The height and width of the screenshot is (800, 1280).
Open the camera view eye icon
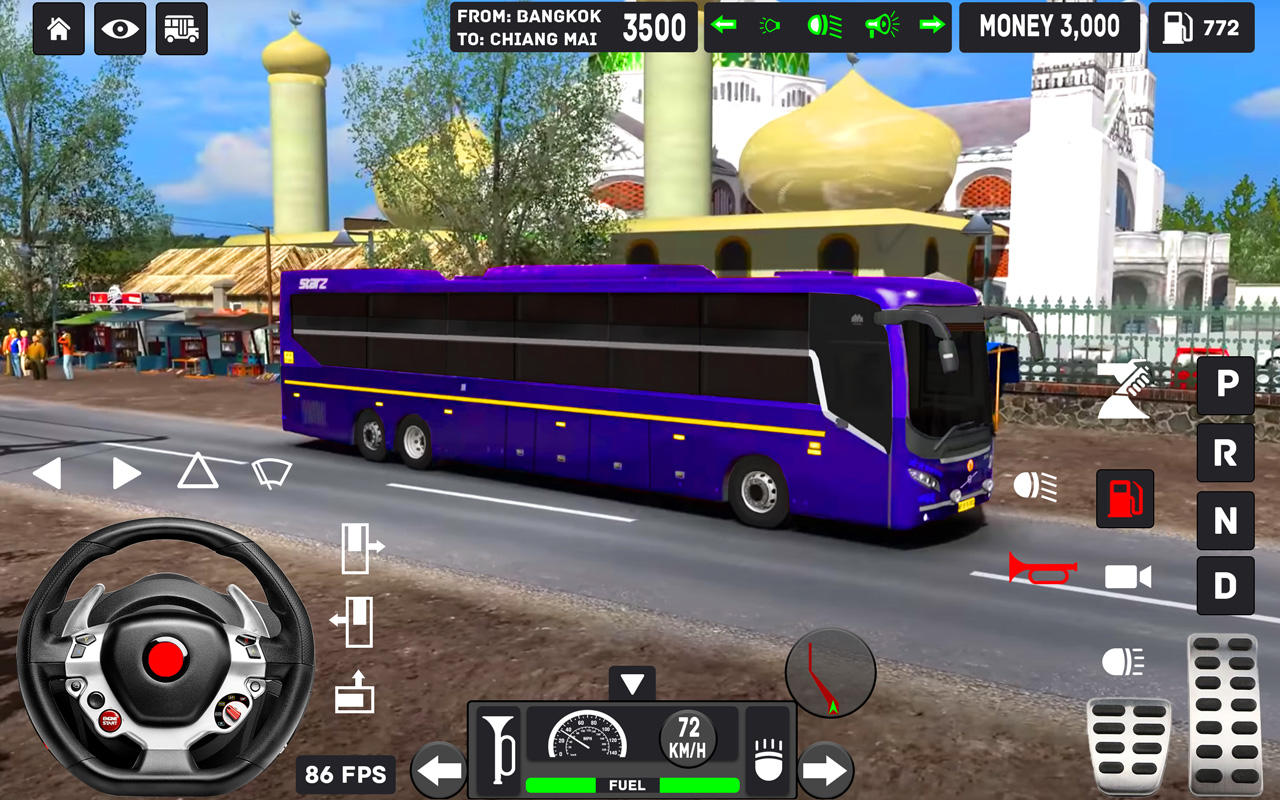(x=120, y=28)
